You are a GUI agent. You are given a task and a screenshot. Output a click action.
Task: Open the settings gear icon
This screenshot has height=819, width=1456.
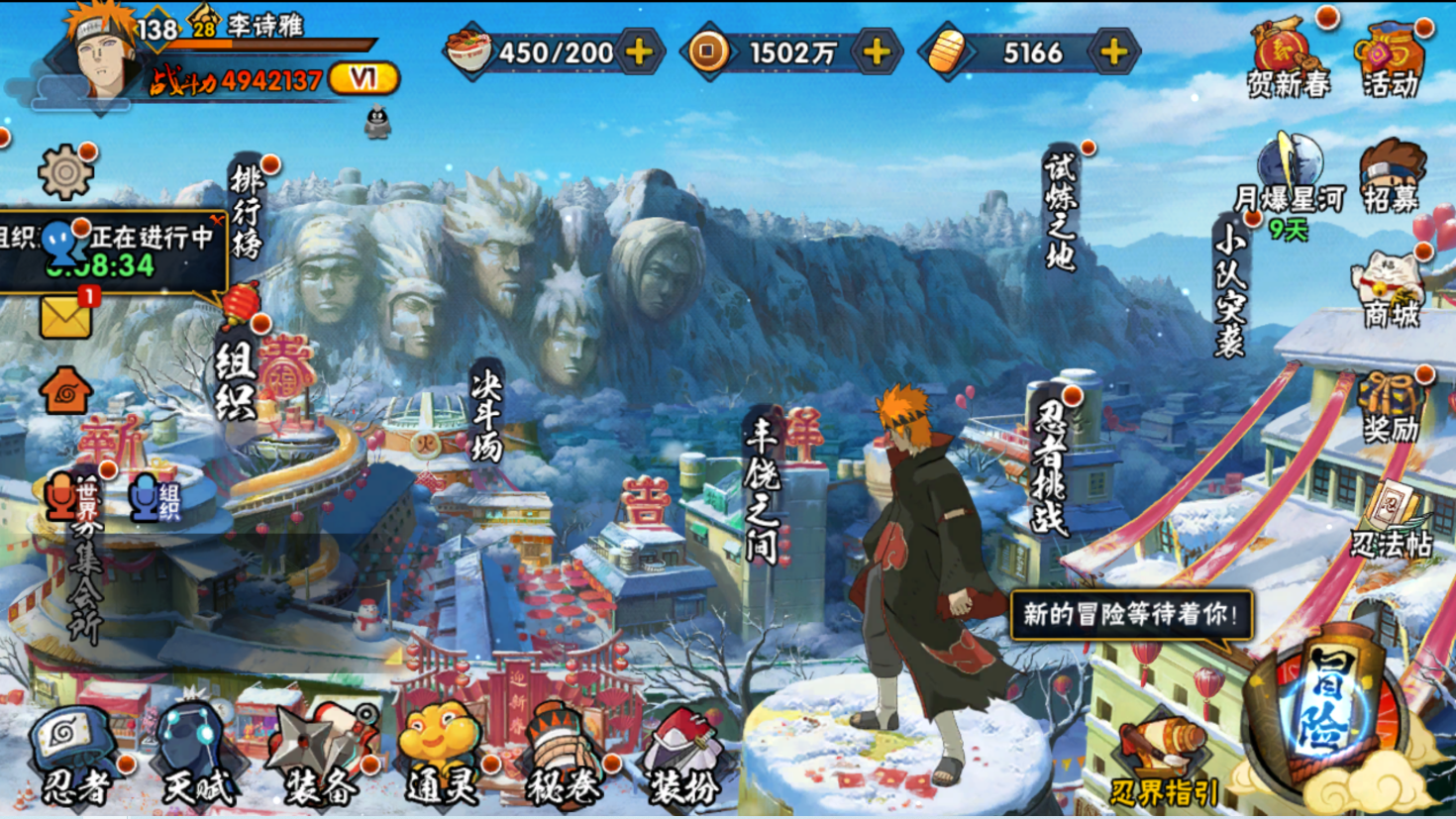(65, 173)
